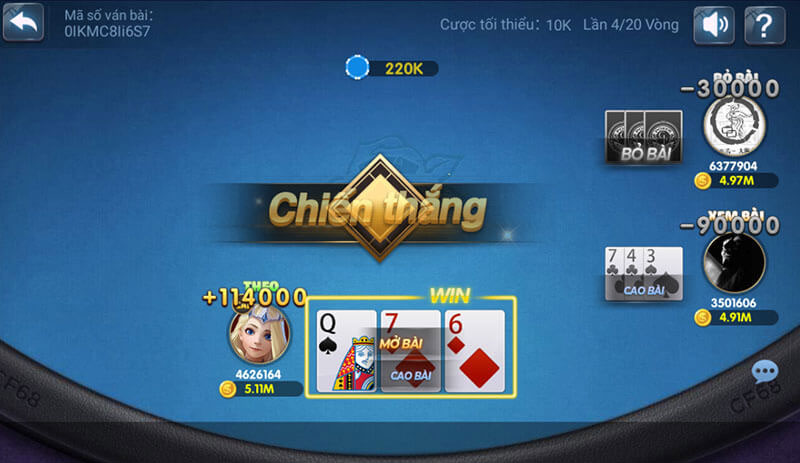Open the chat bubble icon
This screenshot has height=463, width=800.
[765, 373]
